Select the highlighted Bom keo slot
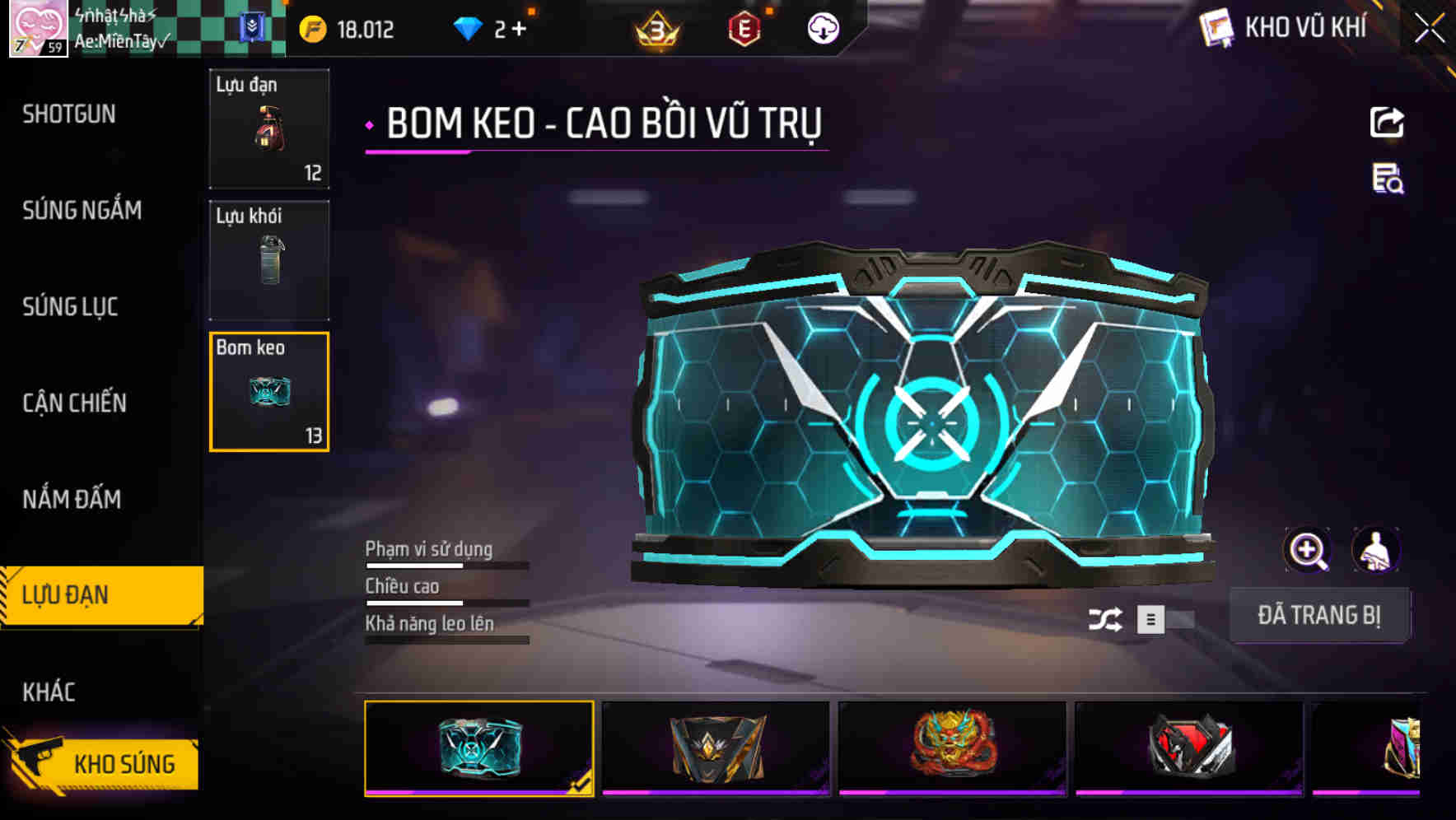Image resolution: width=1456 pixels, height=820 pixels. click(x=268, y=390)
